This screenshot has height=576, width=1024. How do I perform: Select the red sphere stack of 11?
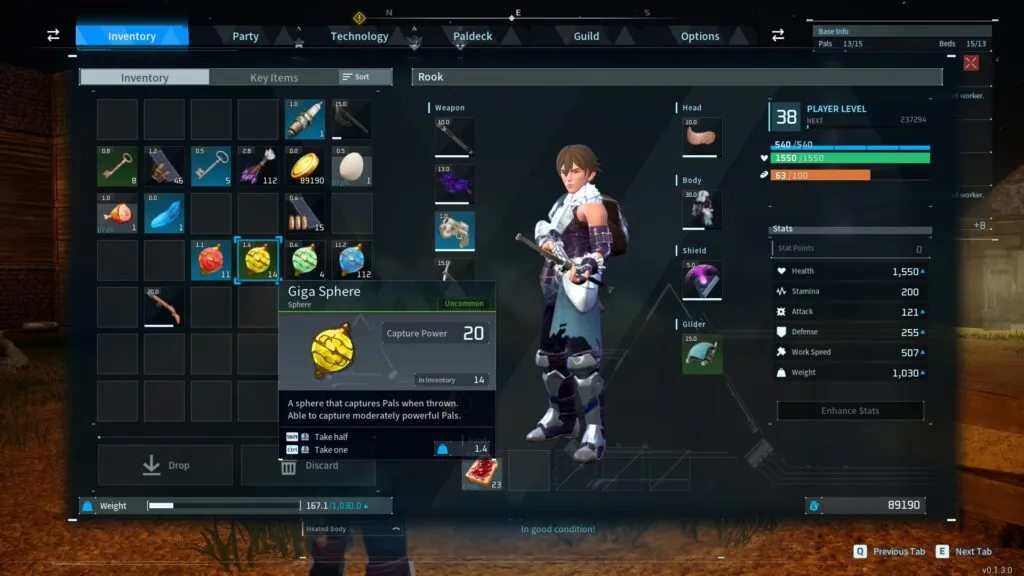[x=211, y=260]
